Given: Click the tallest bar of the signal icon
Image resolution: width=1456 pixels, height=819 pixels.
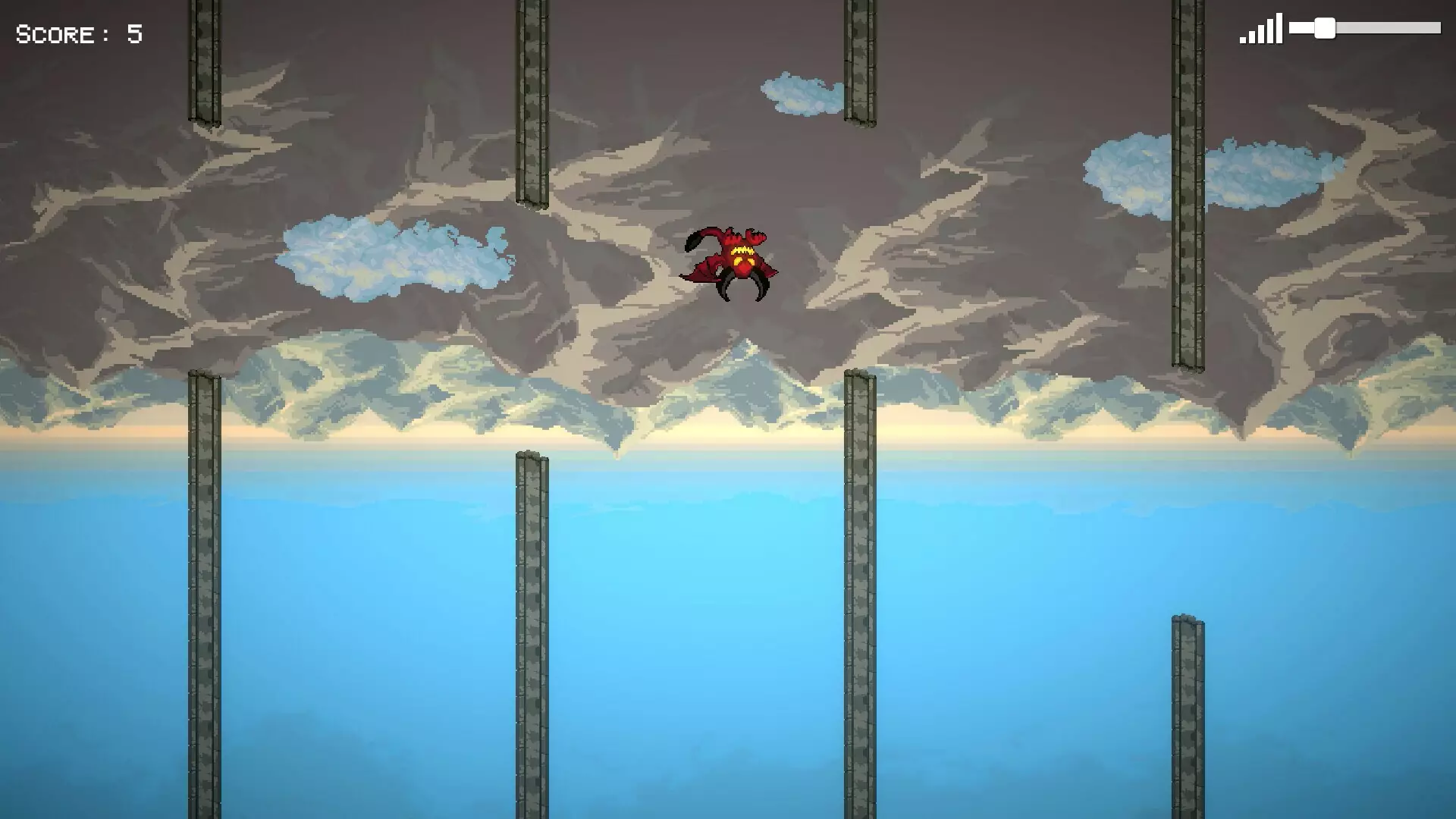Looking at the screenshot, I should 1279,28.
